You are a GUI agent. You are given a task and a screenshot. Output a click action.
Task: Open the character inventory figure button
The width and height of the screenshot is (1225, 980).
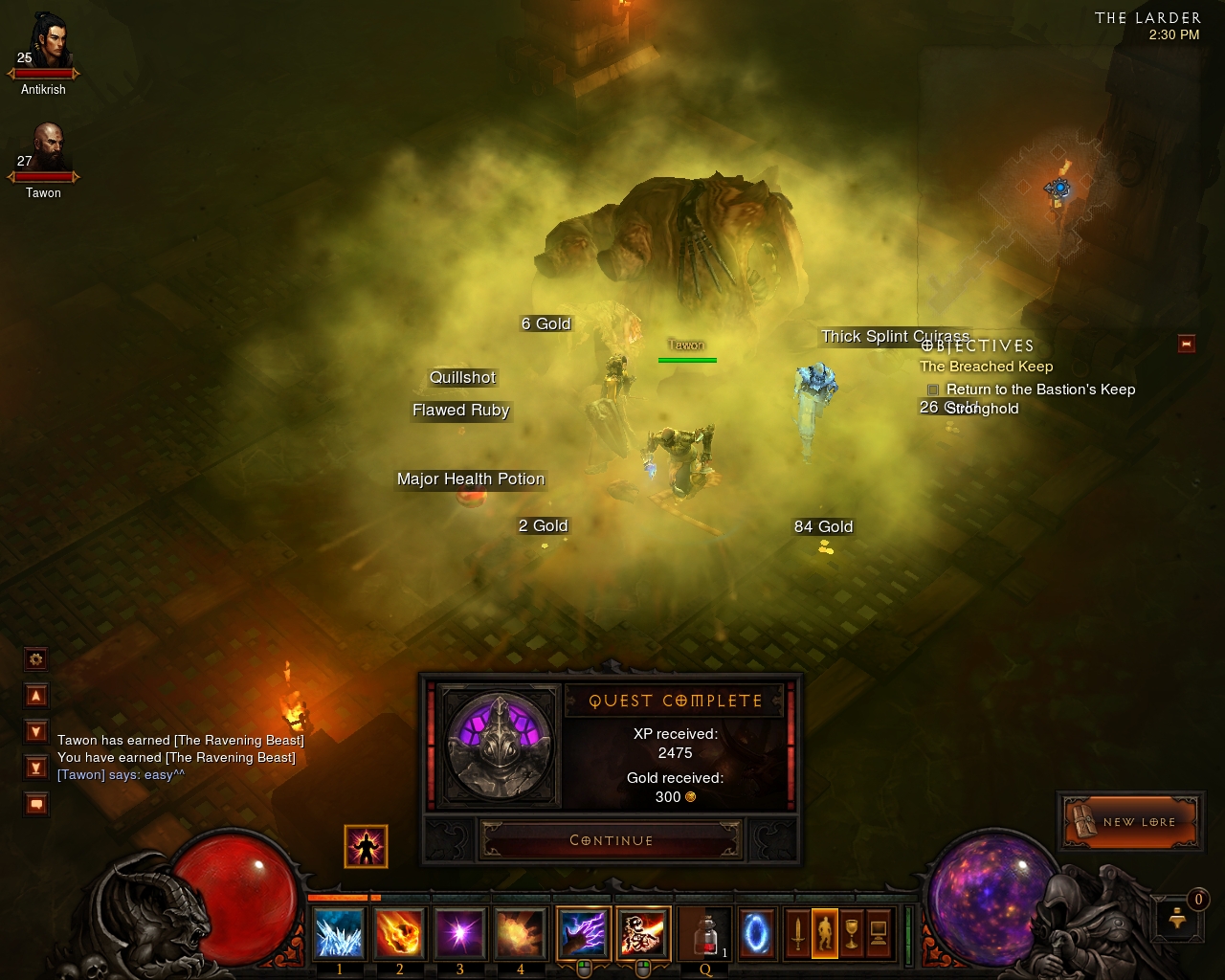pos(824,933)
